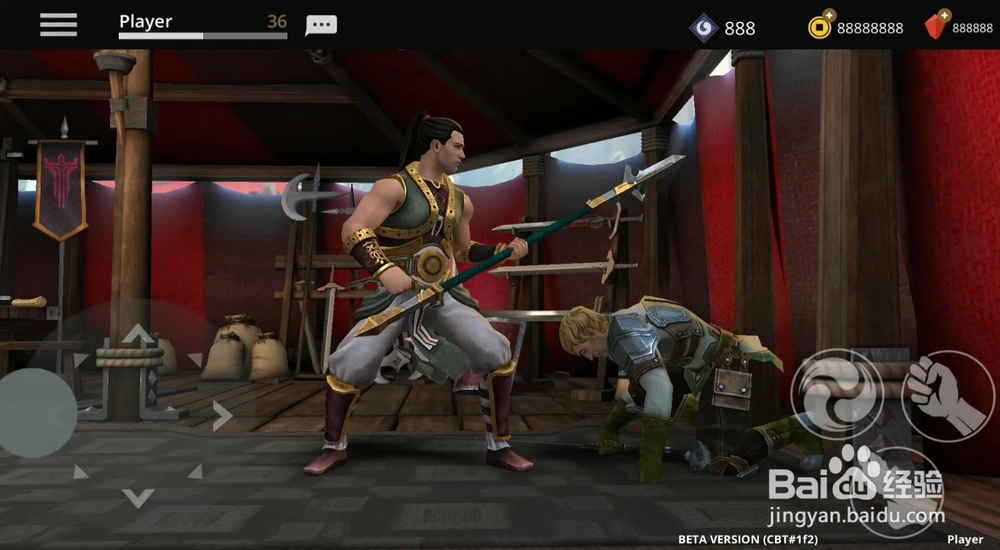Hit the fist punch attack button
This screenshot has width=1000, height=550.
[947, 395]
